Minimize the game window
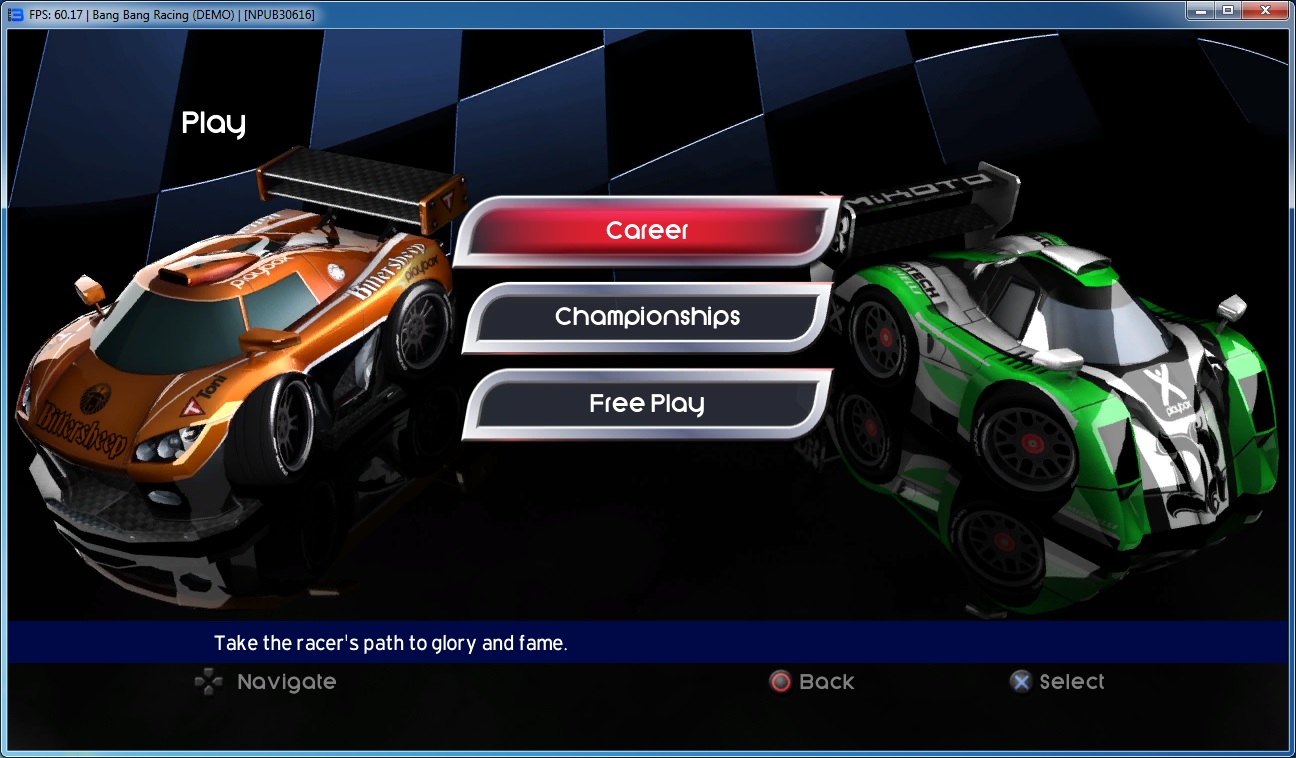Screen dimensions: 1296x758 (x=1200, y=11)
